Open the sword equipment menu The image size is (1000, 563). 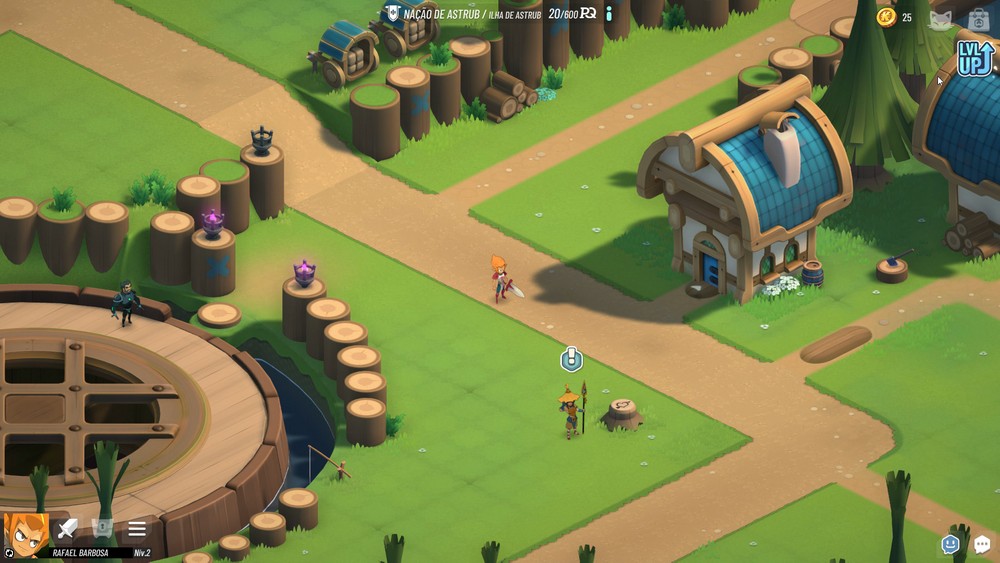tap(67, 529)
